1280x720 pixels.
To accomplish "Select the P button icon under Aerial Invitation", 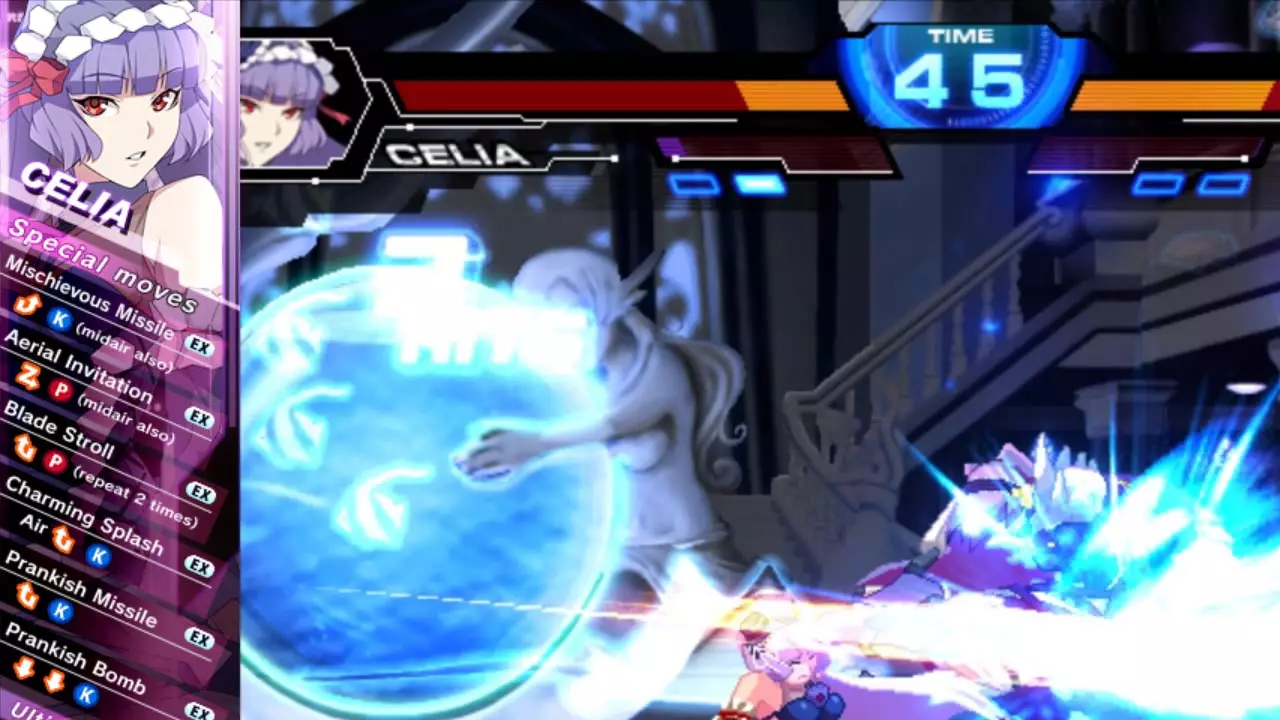I will [x=58, y=390].
